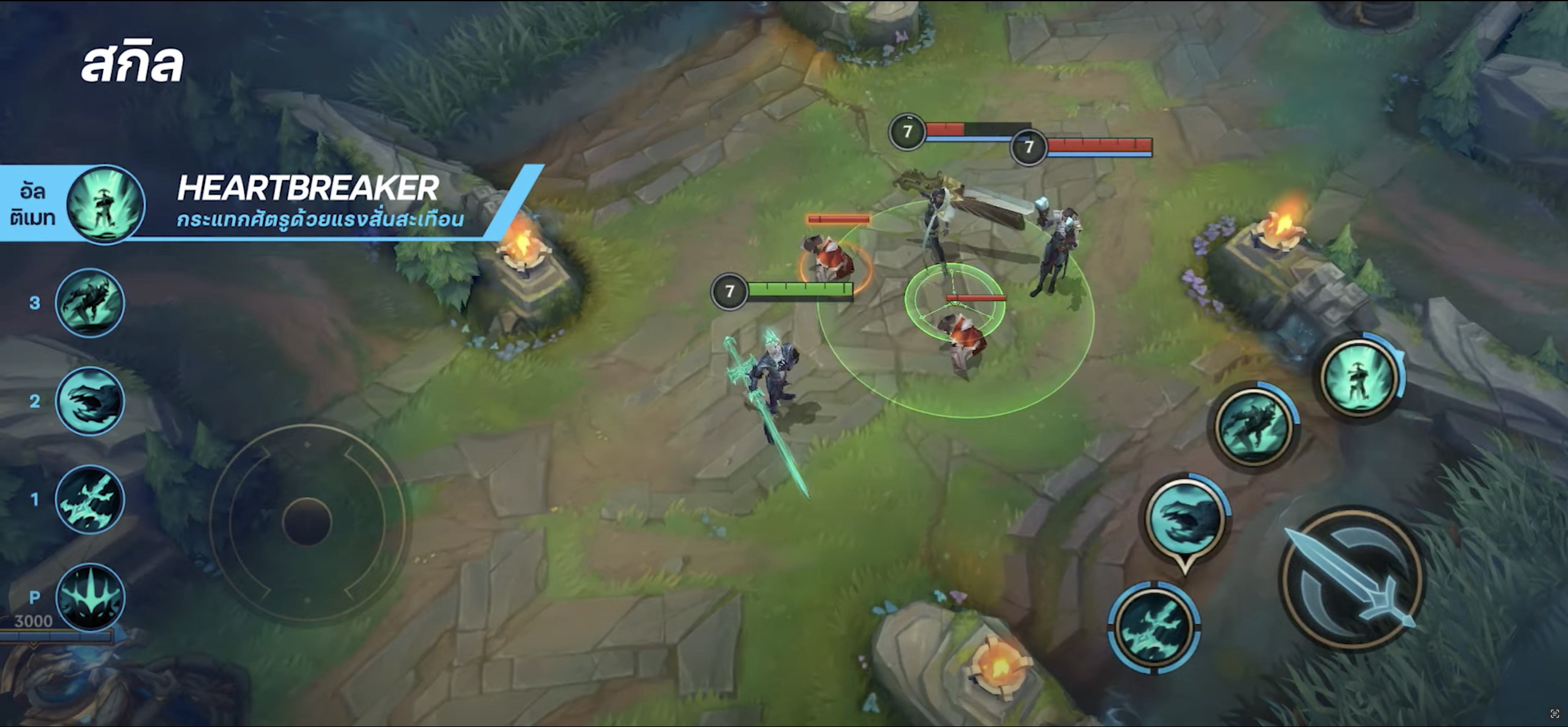Screen dimensions: 1568x727
Task: Select the Heartbreaker ultimate entry in skill list
Action: [x=106, y=204]
